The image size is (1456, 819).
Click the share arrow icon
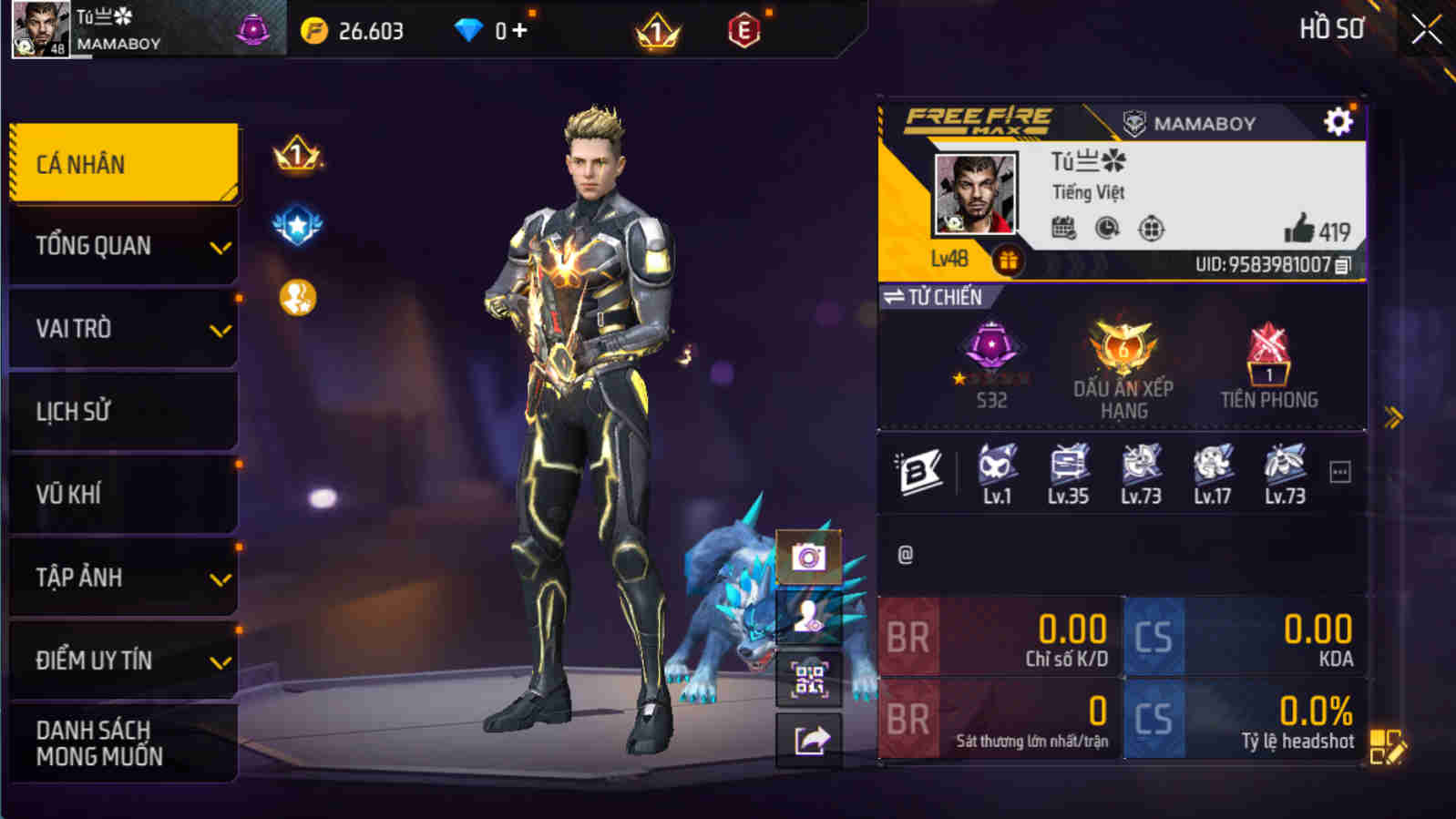pyautogui.click(x=805, y=738)
